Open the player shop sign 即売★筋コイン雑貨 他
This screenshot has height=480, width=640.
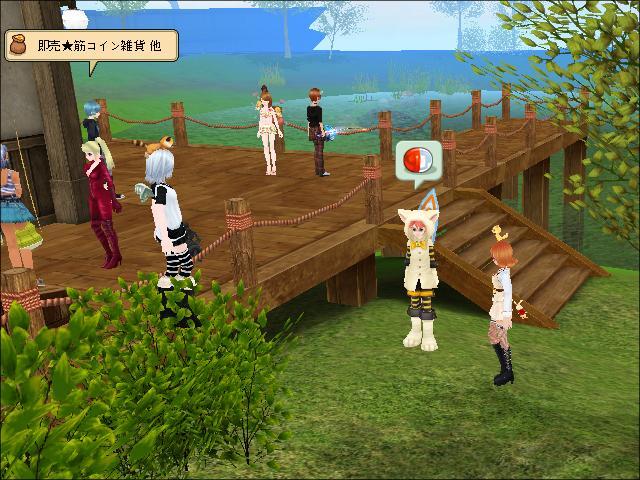tap(92, 46)
